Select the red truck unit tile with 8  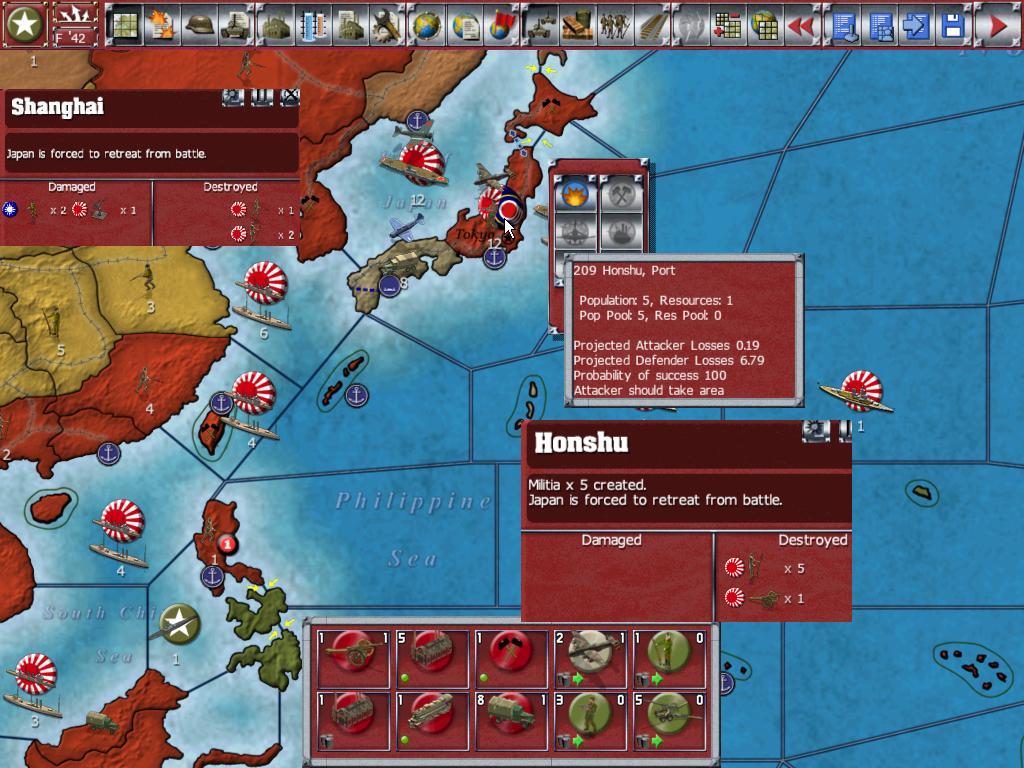pyautogui.click(x=510, y=718)
